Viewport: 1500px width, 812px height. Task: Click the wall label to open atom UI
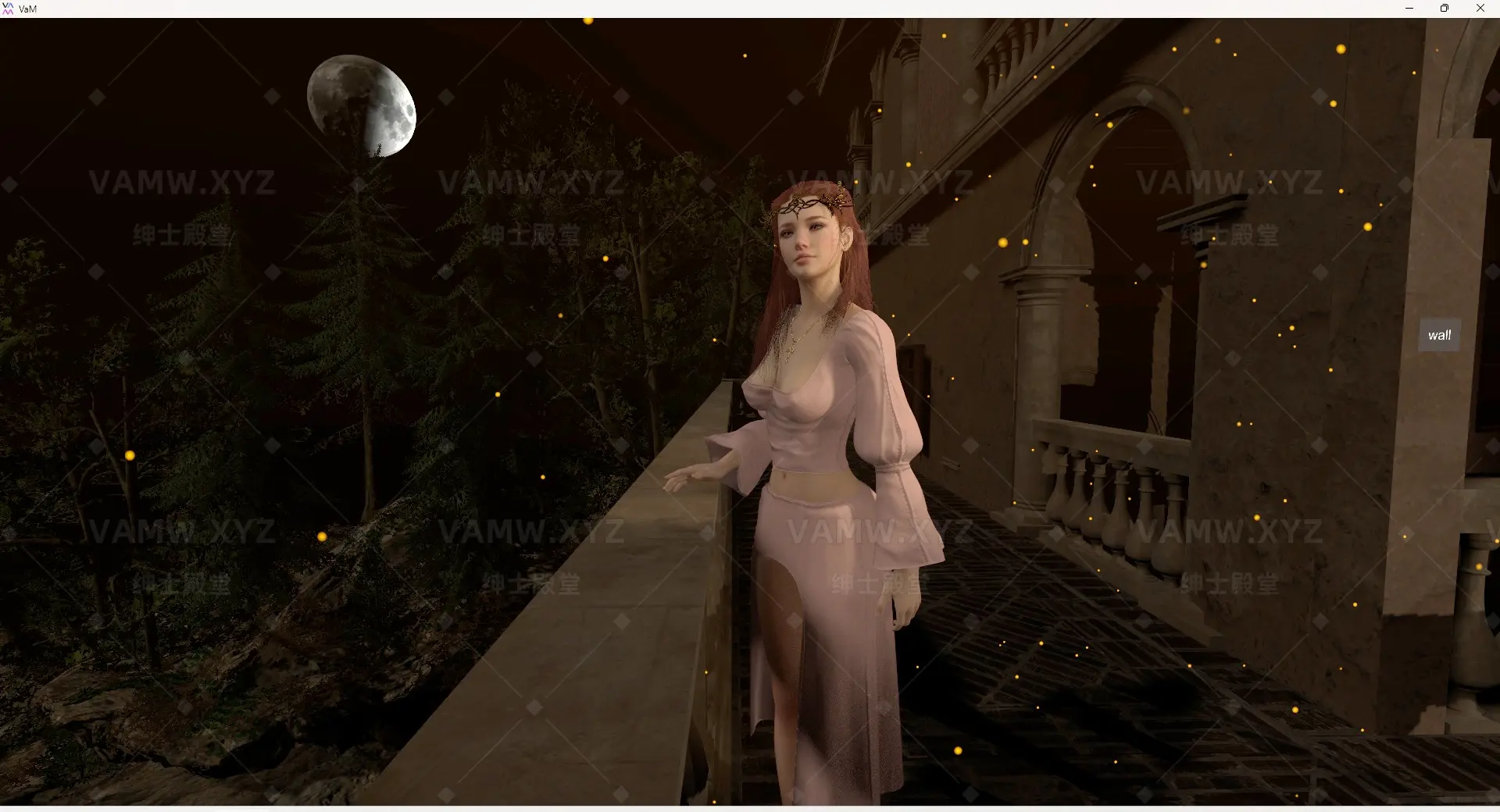(1439, 334)
